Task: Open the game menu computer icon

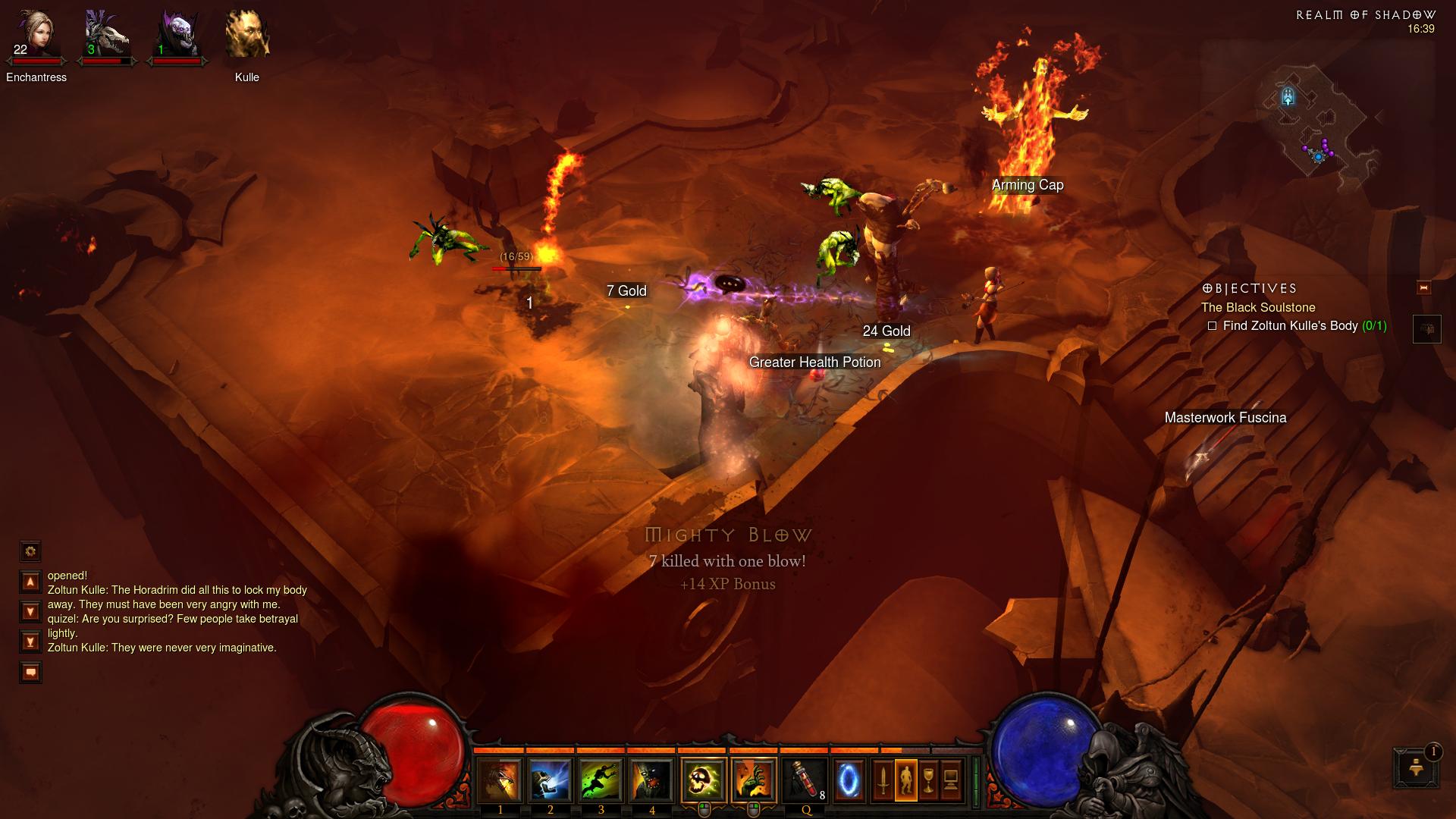Action: (951, 780)
